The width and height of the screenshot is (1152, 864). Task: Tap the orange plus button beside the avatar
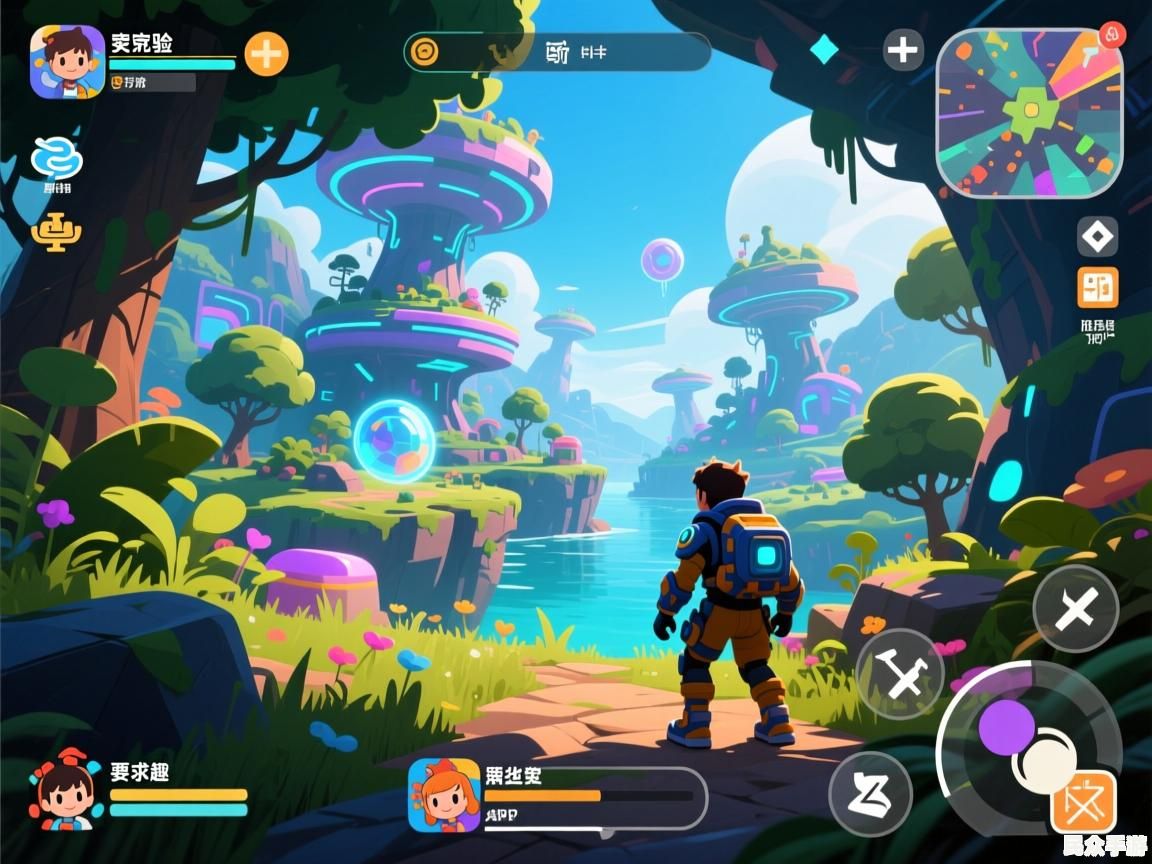pos(266,54)
